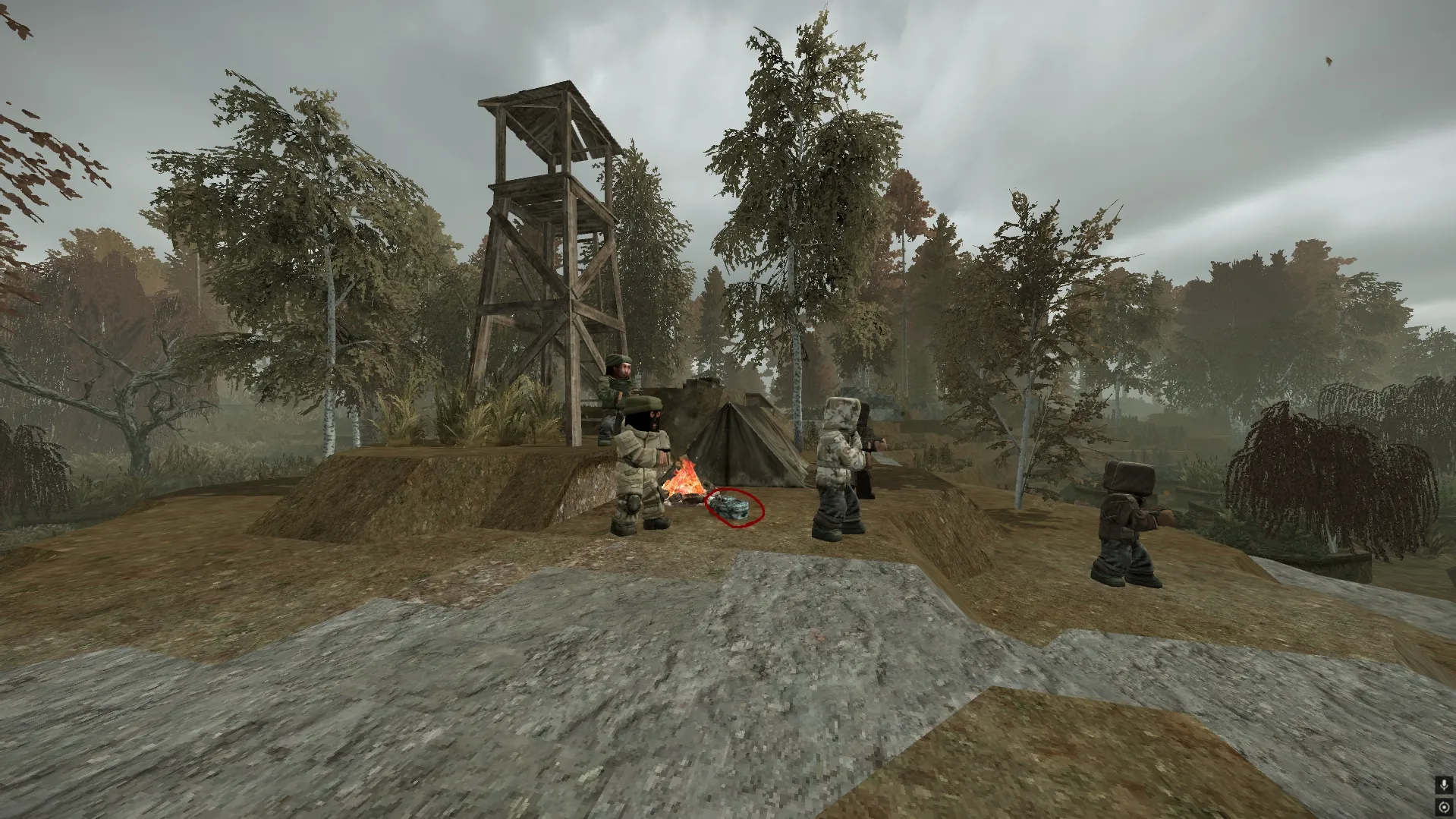Screen dimensions: 1456x819
Task: Toggle the microphone overlay icon
Action: (1444, 785)
